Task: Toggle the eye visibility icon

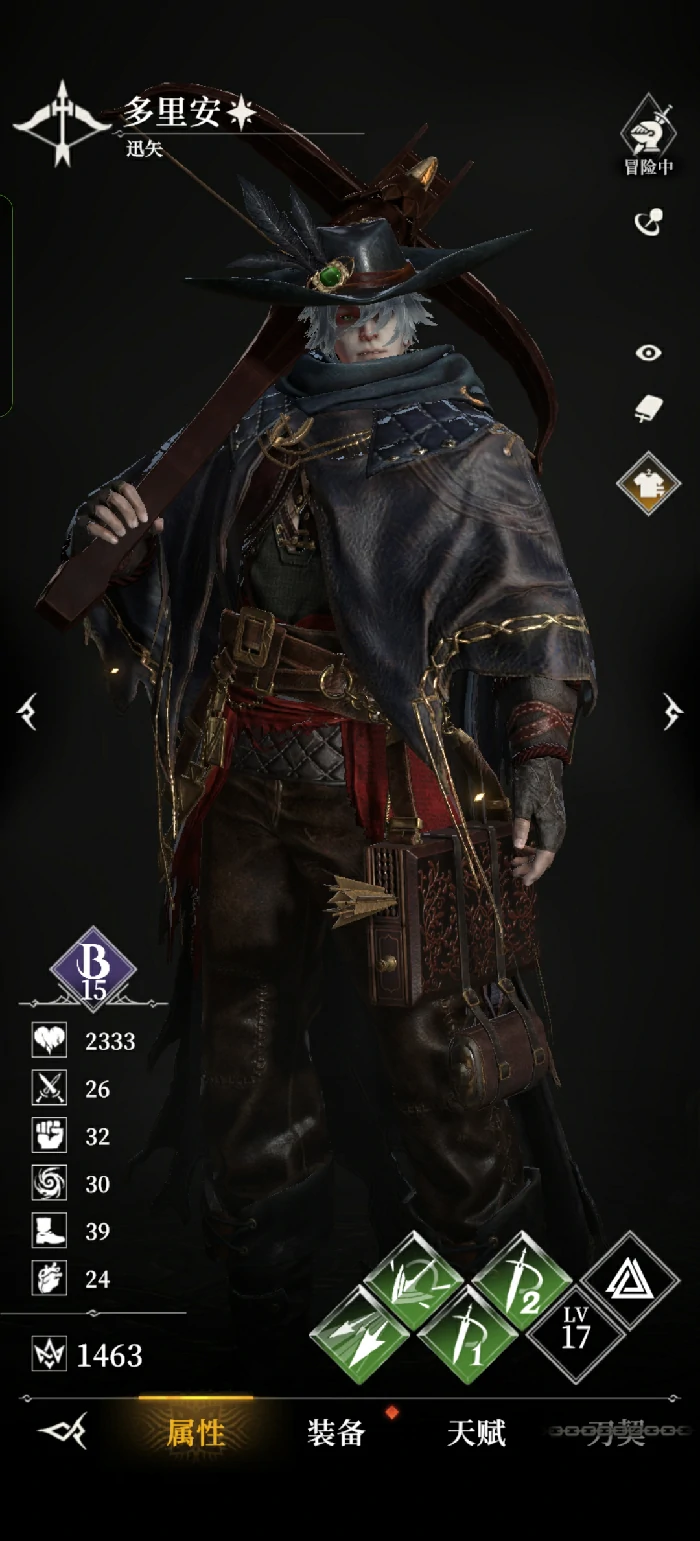Action: pyautogui.click(x=649, y=352)
